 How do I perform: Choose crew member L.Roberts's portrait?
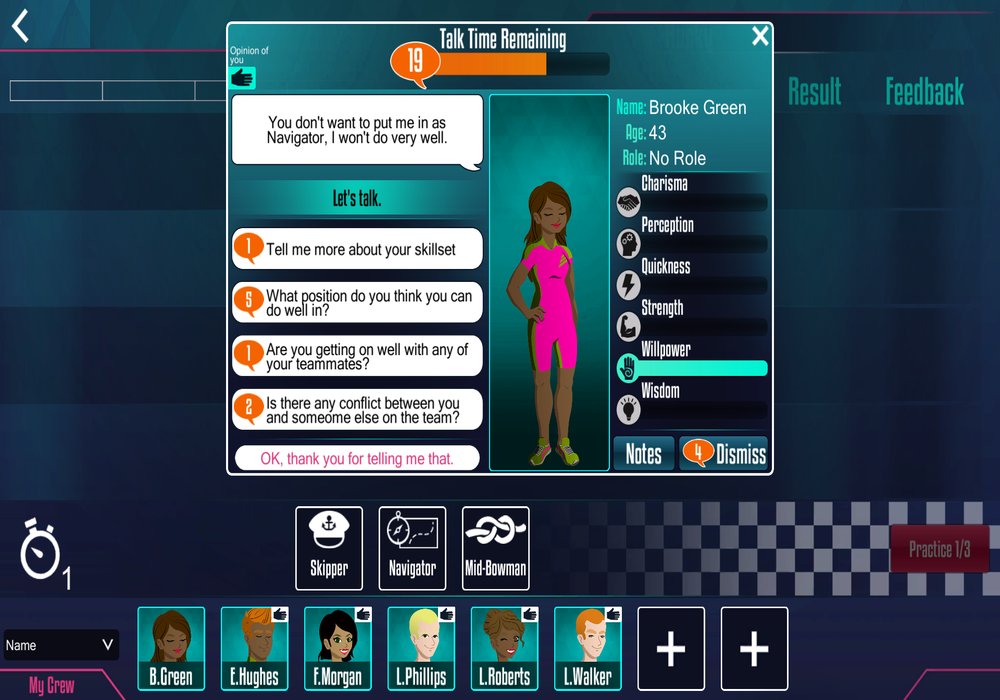point(504,648)
